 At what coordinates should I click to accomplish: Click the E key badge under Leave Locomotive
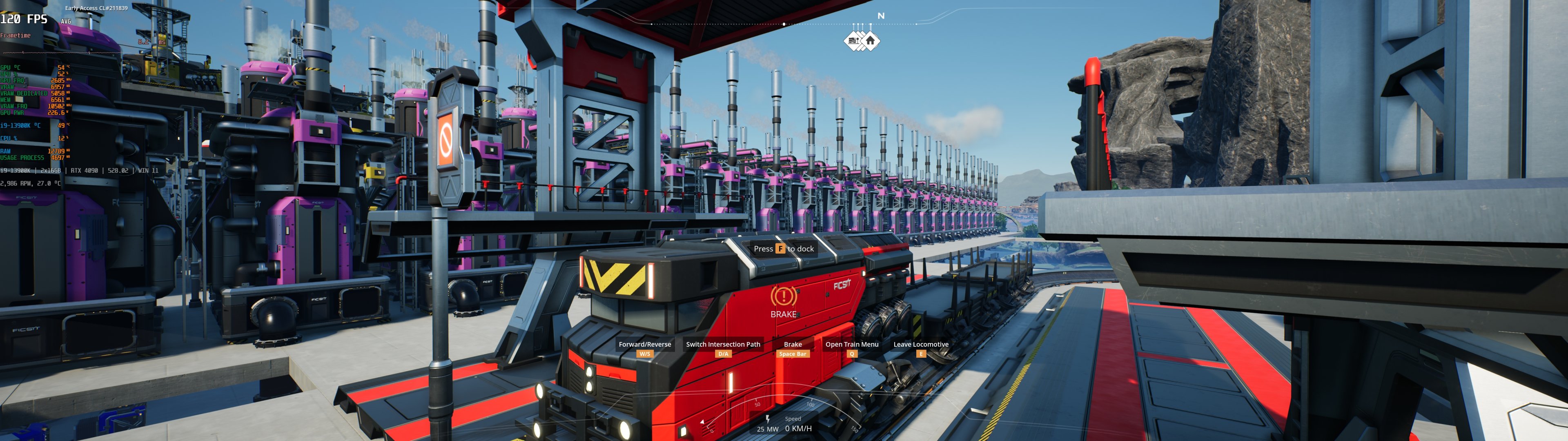point(921,353)
